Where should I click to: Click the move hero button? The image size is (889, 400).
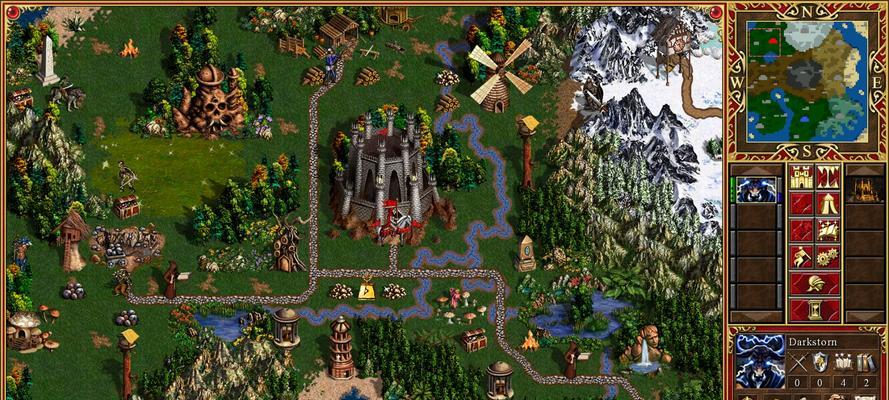click(x=801, y=230)
